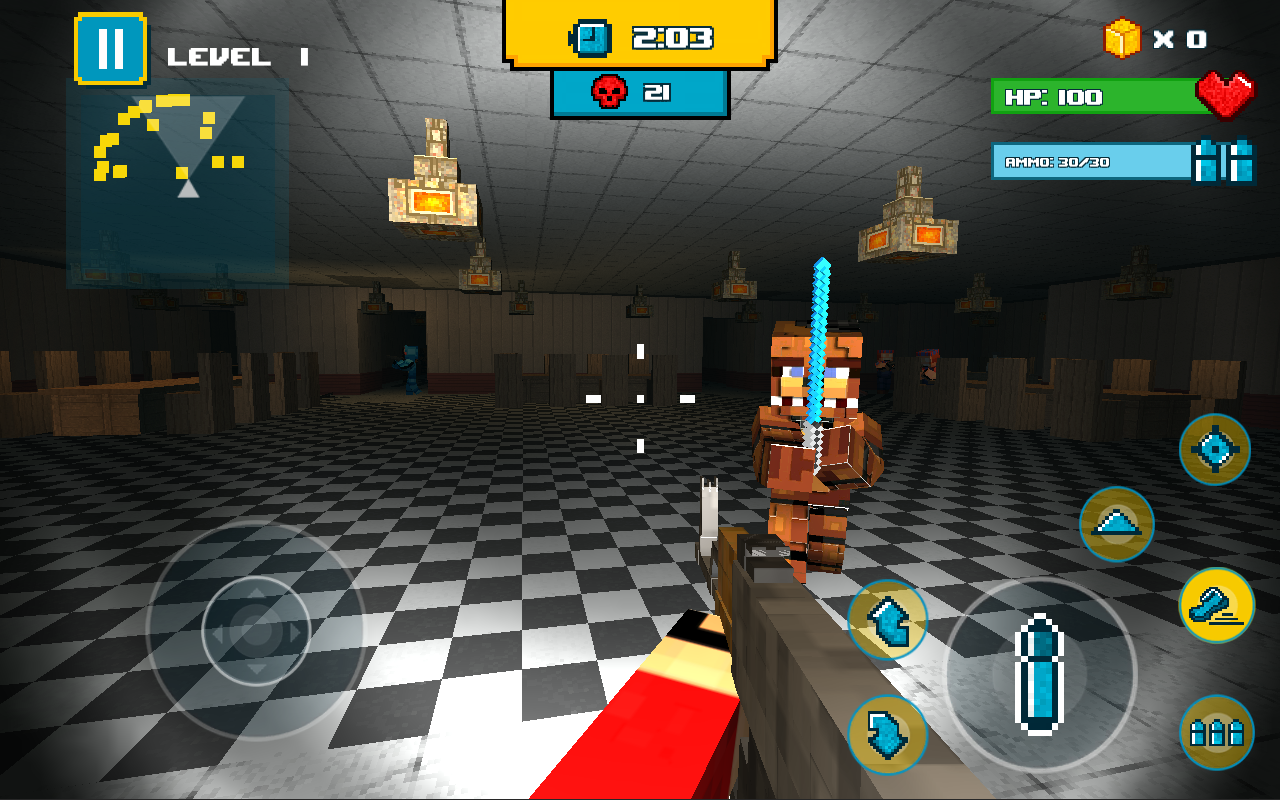Tap the green HP: 100 bar

click(1090, 97)
